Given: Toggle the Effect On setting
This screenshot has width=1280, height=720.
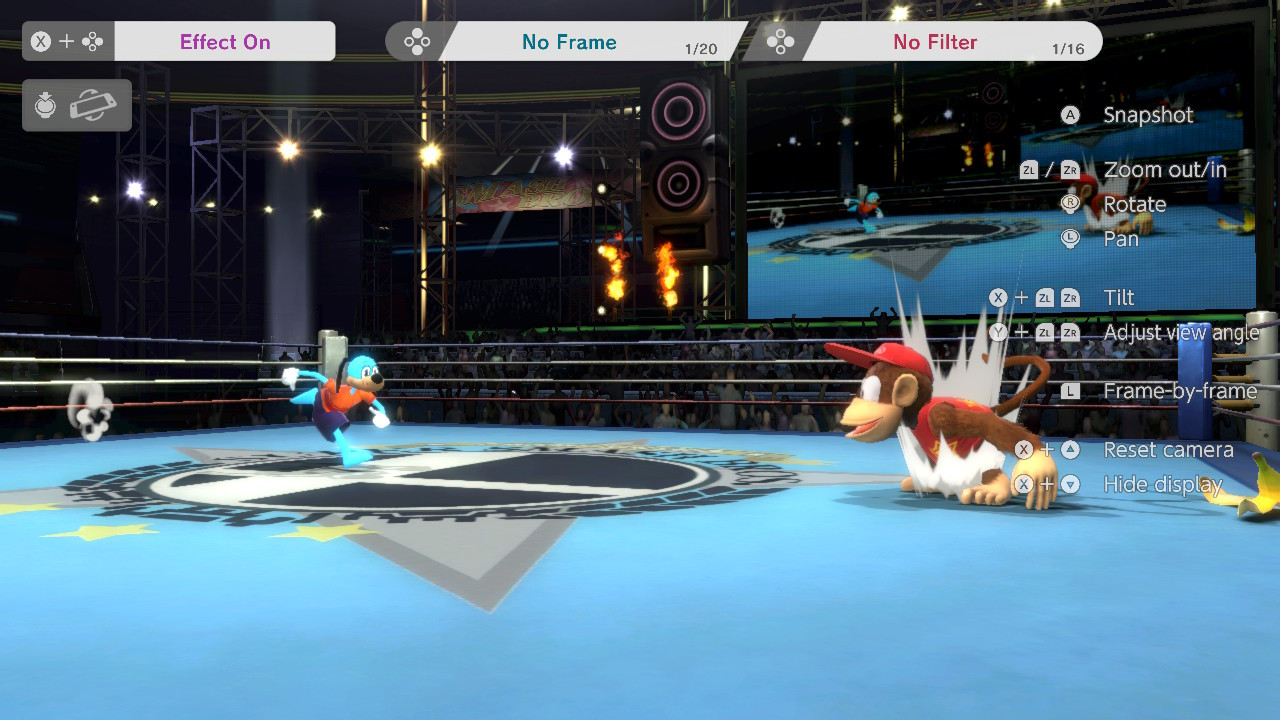Looking at the screenshot, I should pos(224,41).
